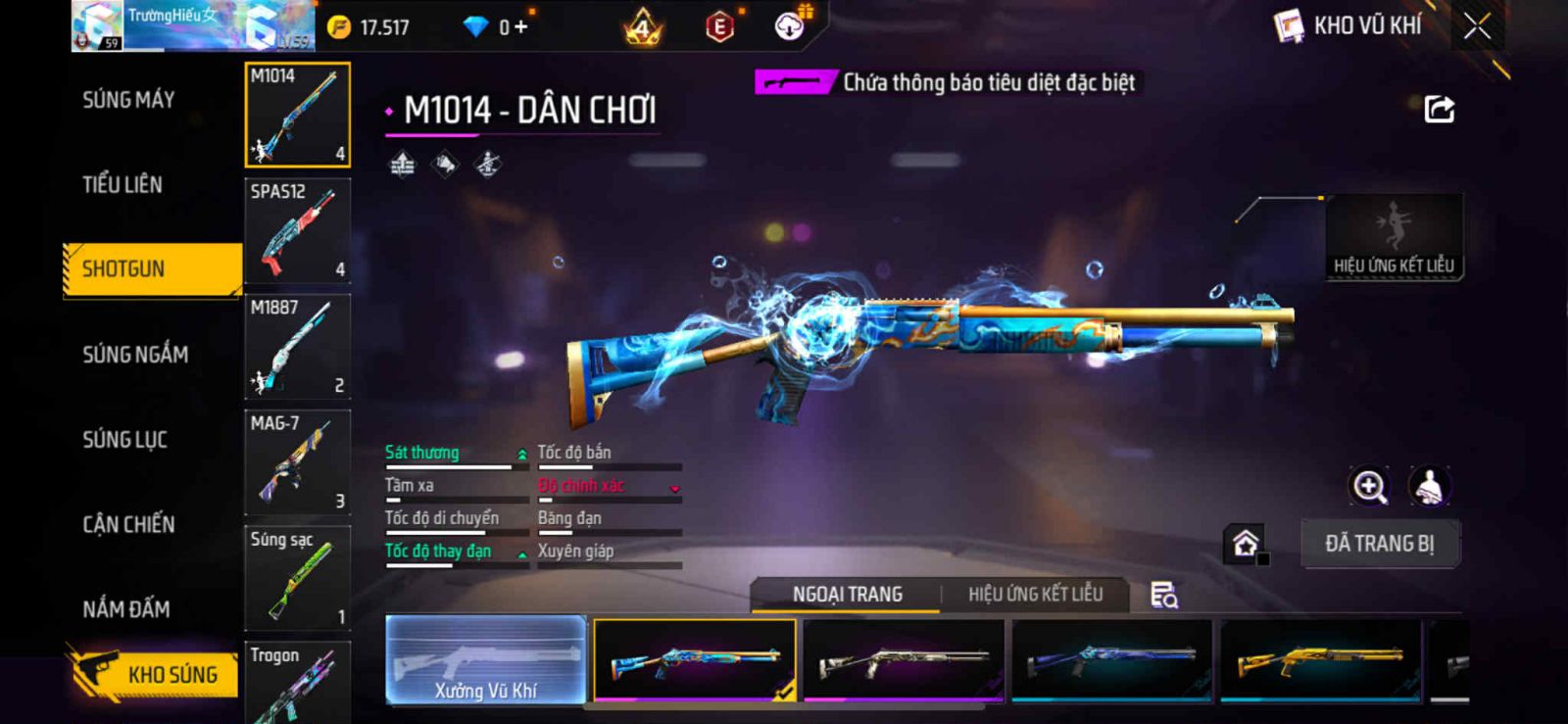Open the Hiệu Ứng Kết Liễu effect slot
The width and height of the screenshot is (1568, 724).
point(1394,237)
